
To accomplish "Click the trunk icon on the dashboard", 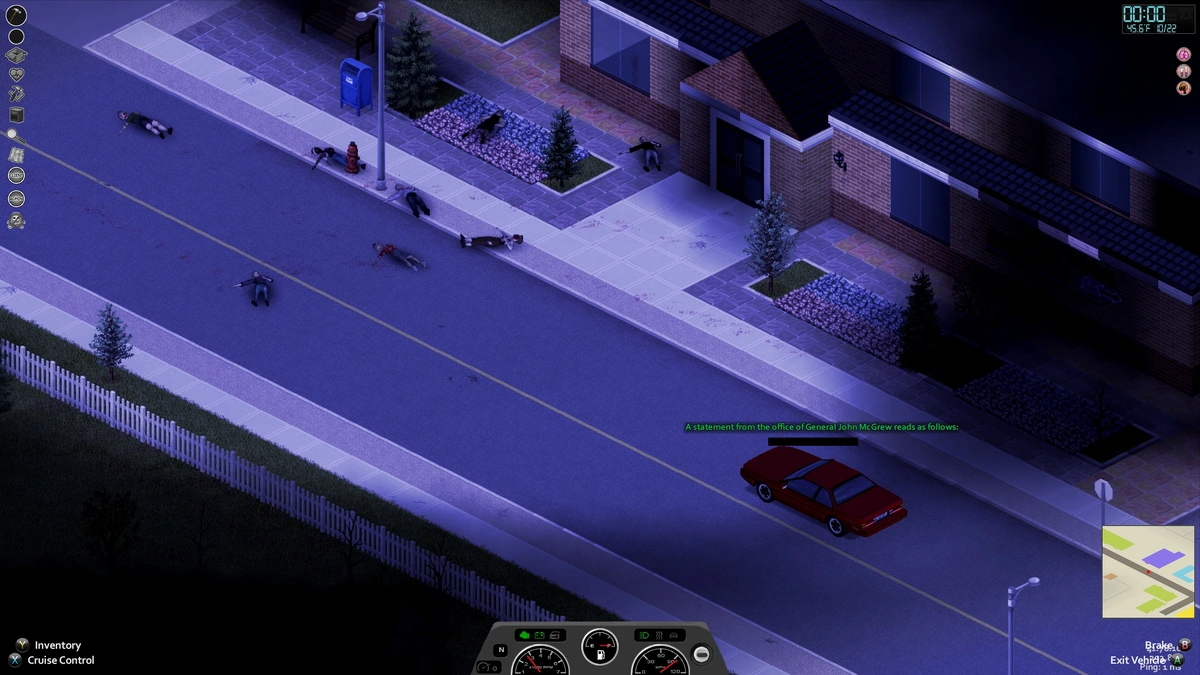I will pos(675,635).
